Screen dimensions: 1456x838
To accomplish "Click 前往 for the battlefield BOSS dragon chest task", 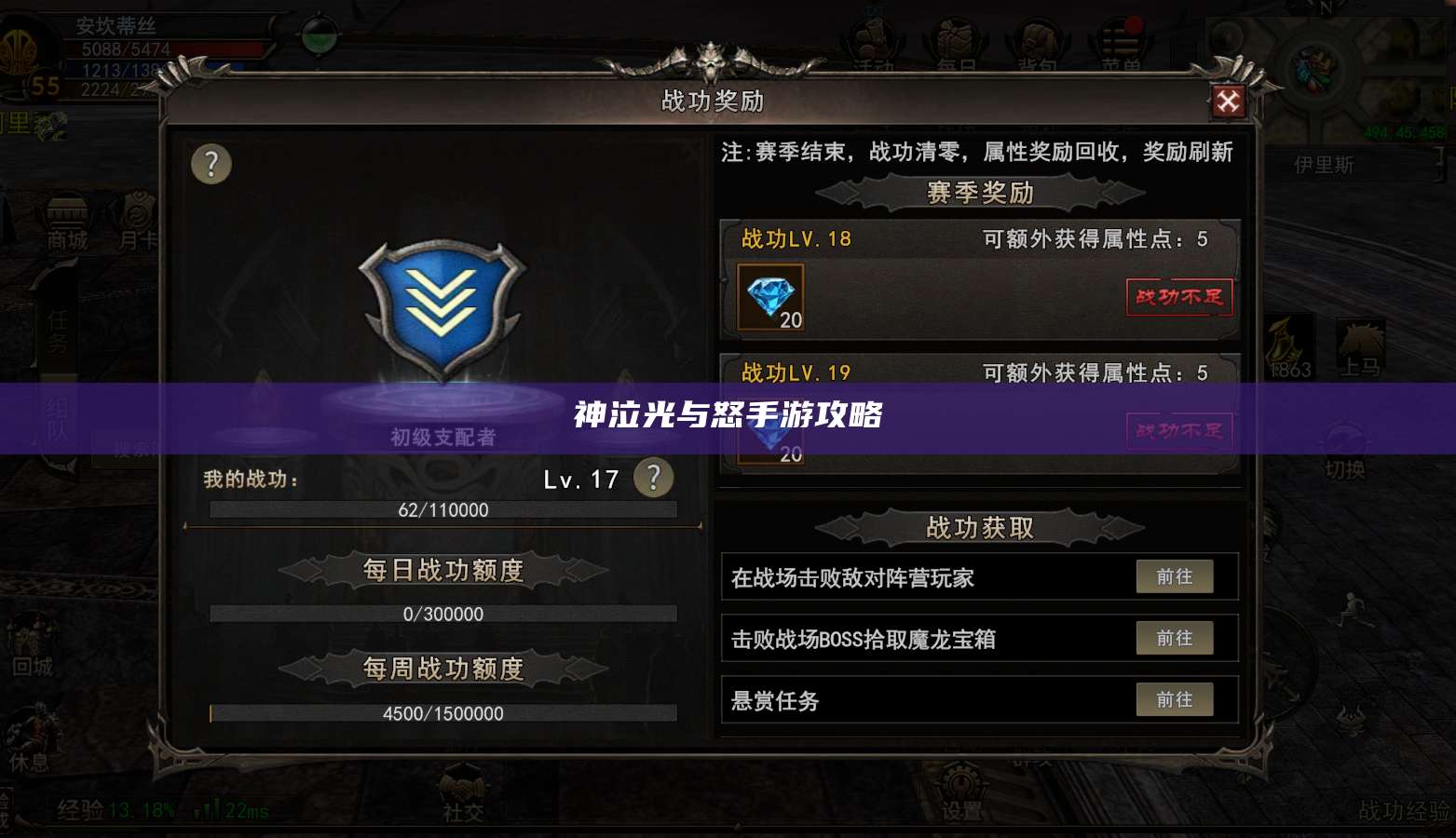I will [x=1175, y=638].
